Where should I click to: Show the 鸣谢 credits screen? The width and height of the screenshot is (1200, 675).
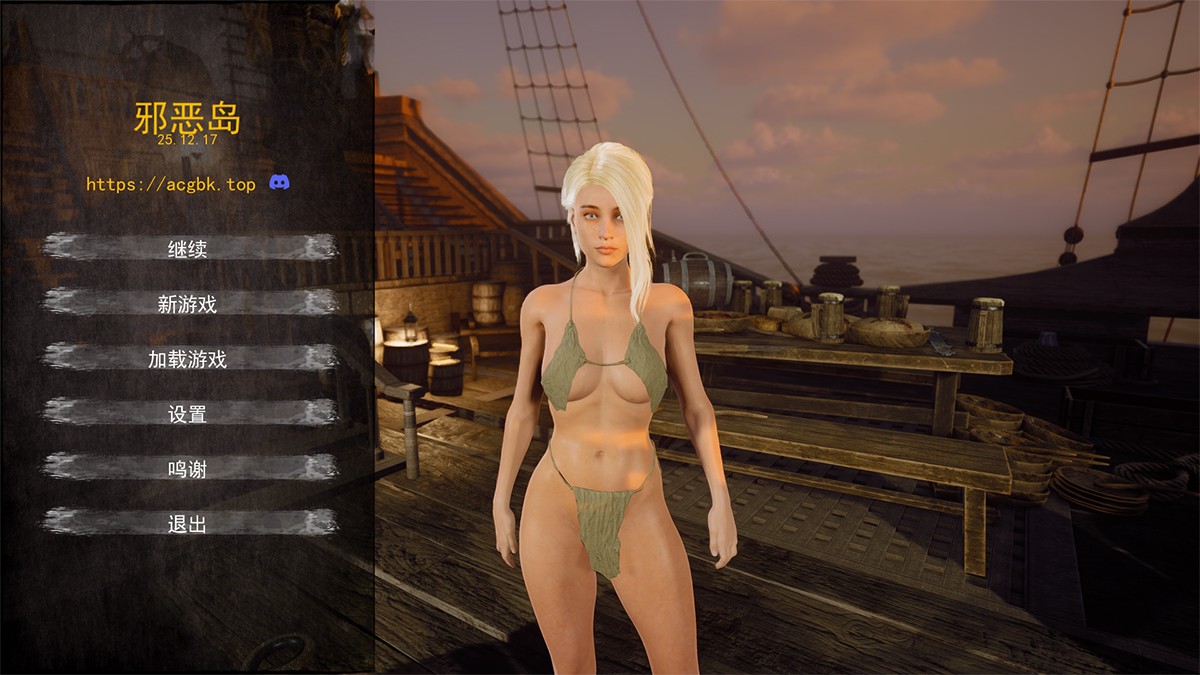tap(188, 468)
